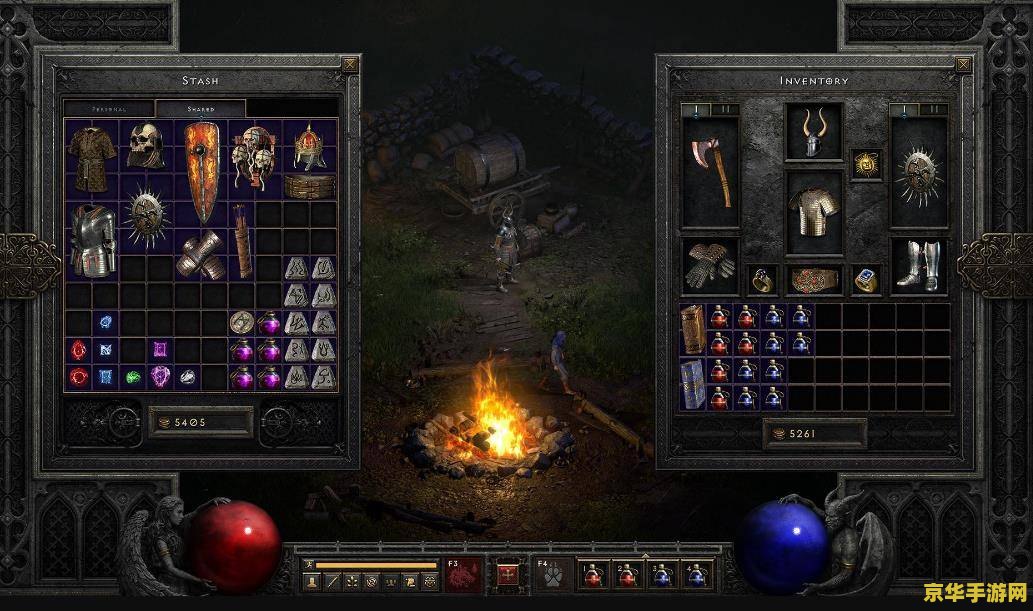This screenshot has width=1033, height=611.
Task: Select the equipped plated boots
Action: (x=919, y=265)
